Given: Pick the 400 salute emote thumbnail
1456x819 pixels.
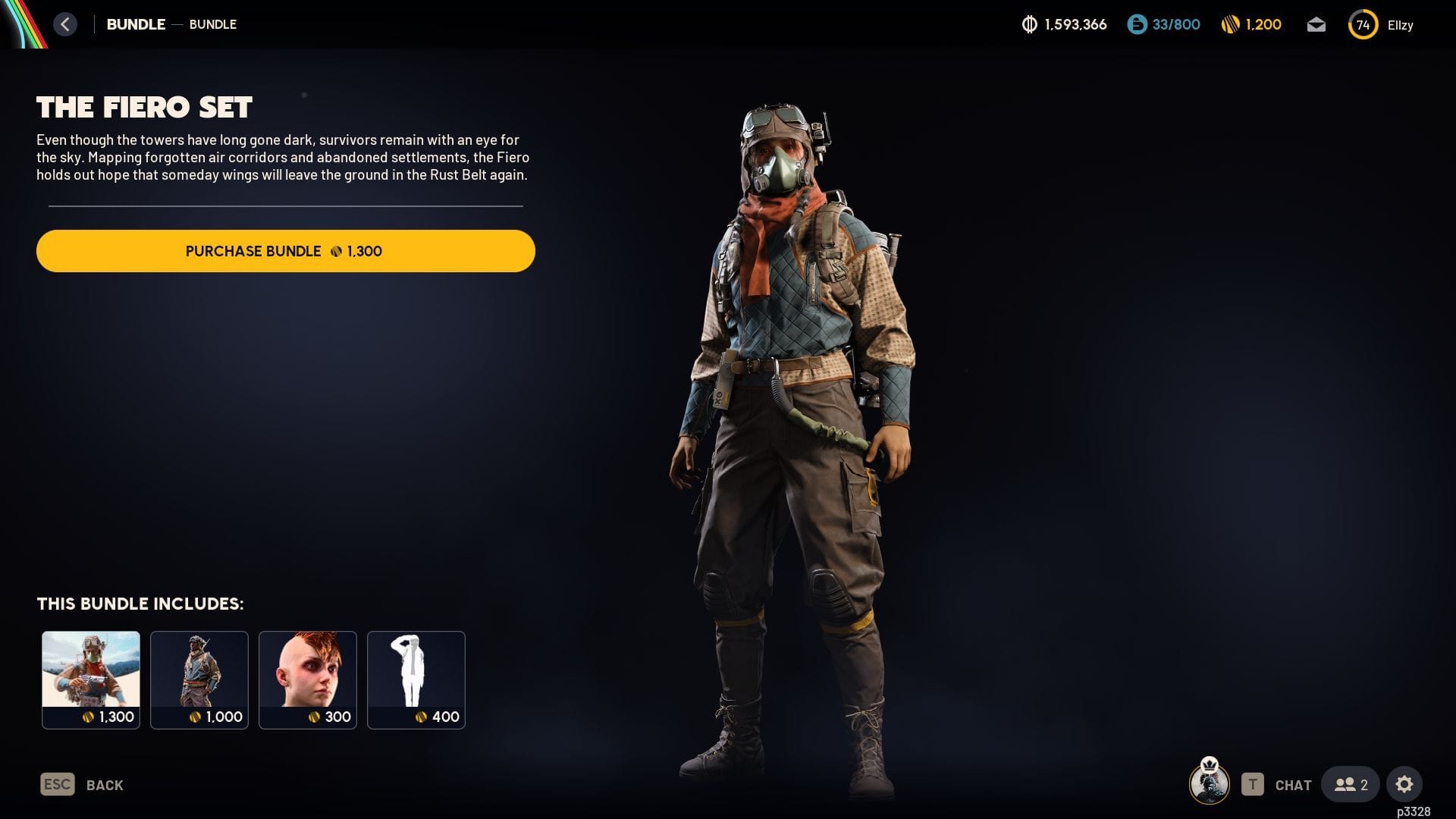Looking at the screenshot, I should (x=416, y=679).
